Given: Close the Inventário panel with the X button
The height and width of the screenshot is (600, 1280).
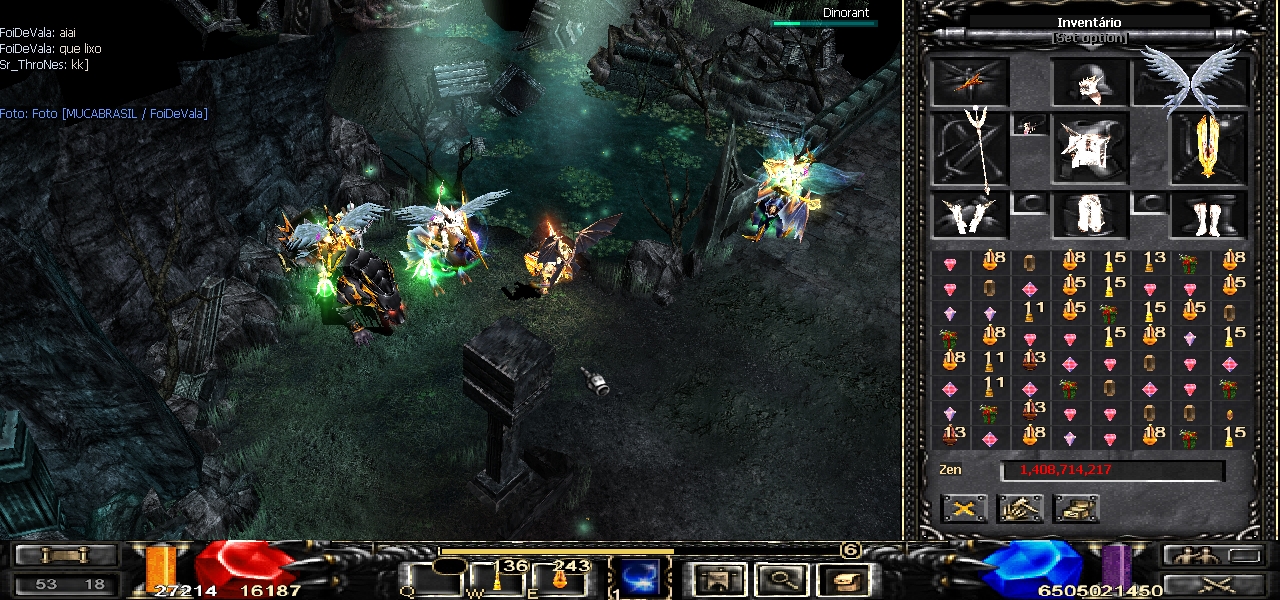Looking at the screenshot, I should 964,508.
